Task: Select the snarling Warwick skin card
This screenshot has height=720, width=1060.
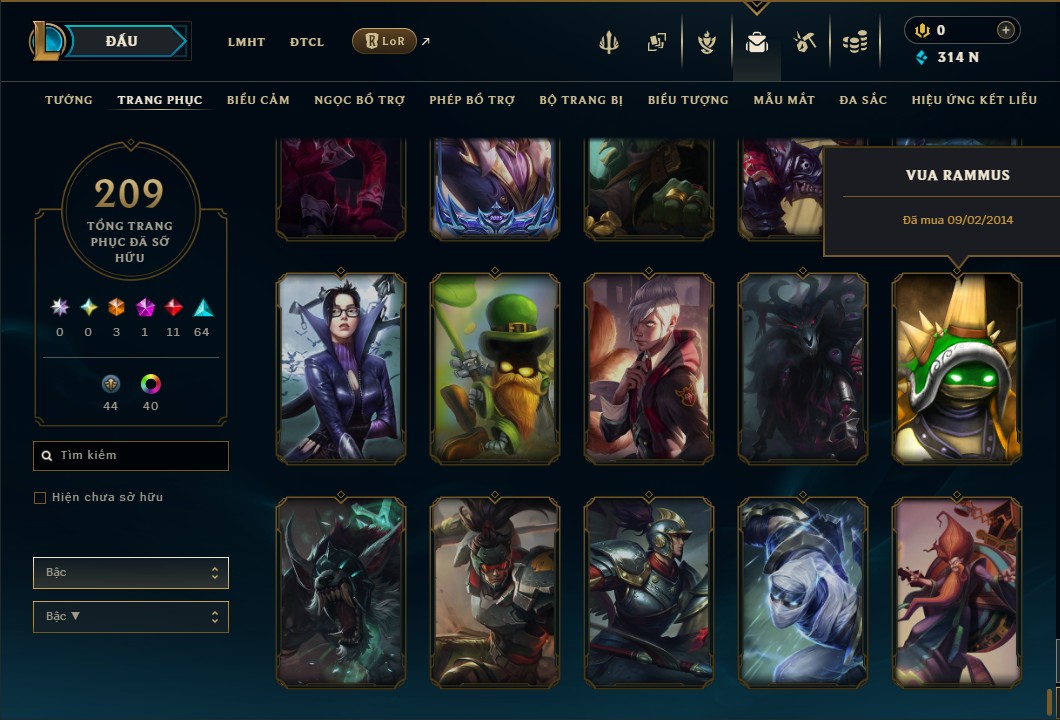Action: point(341,591)
